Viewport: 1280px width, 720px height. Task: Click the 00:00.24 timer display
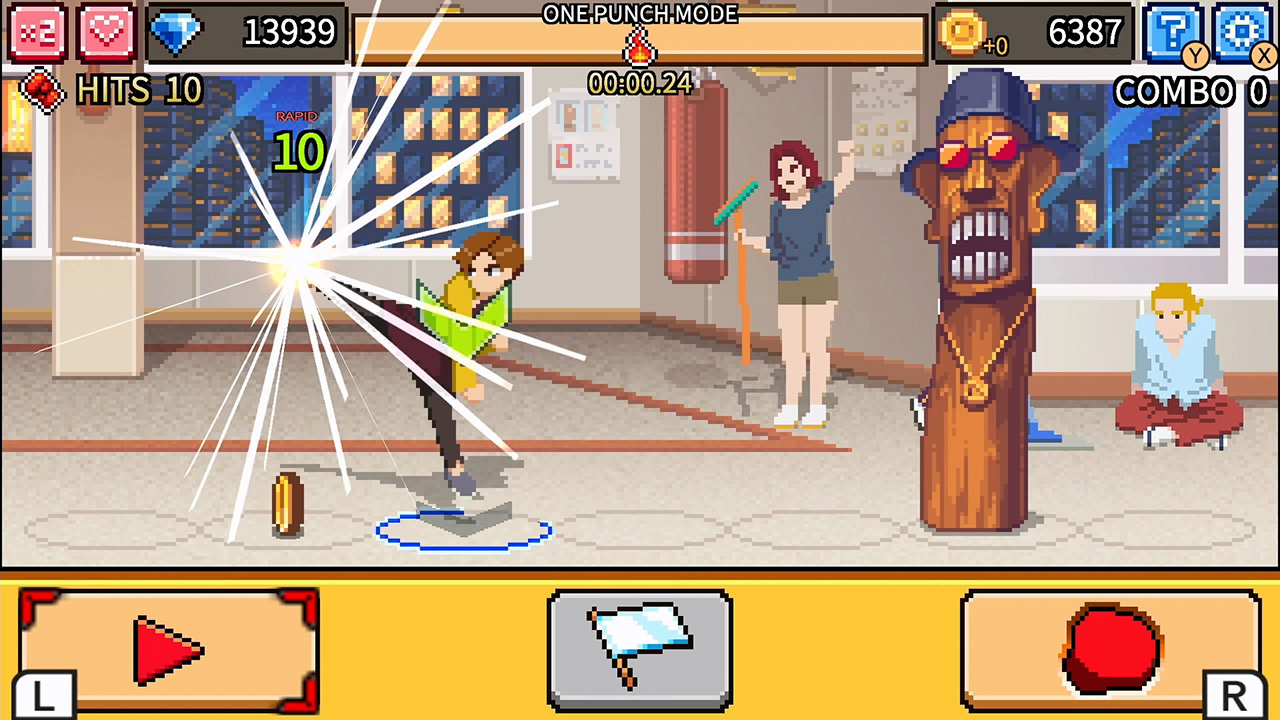640,83
